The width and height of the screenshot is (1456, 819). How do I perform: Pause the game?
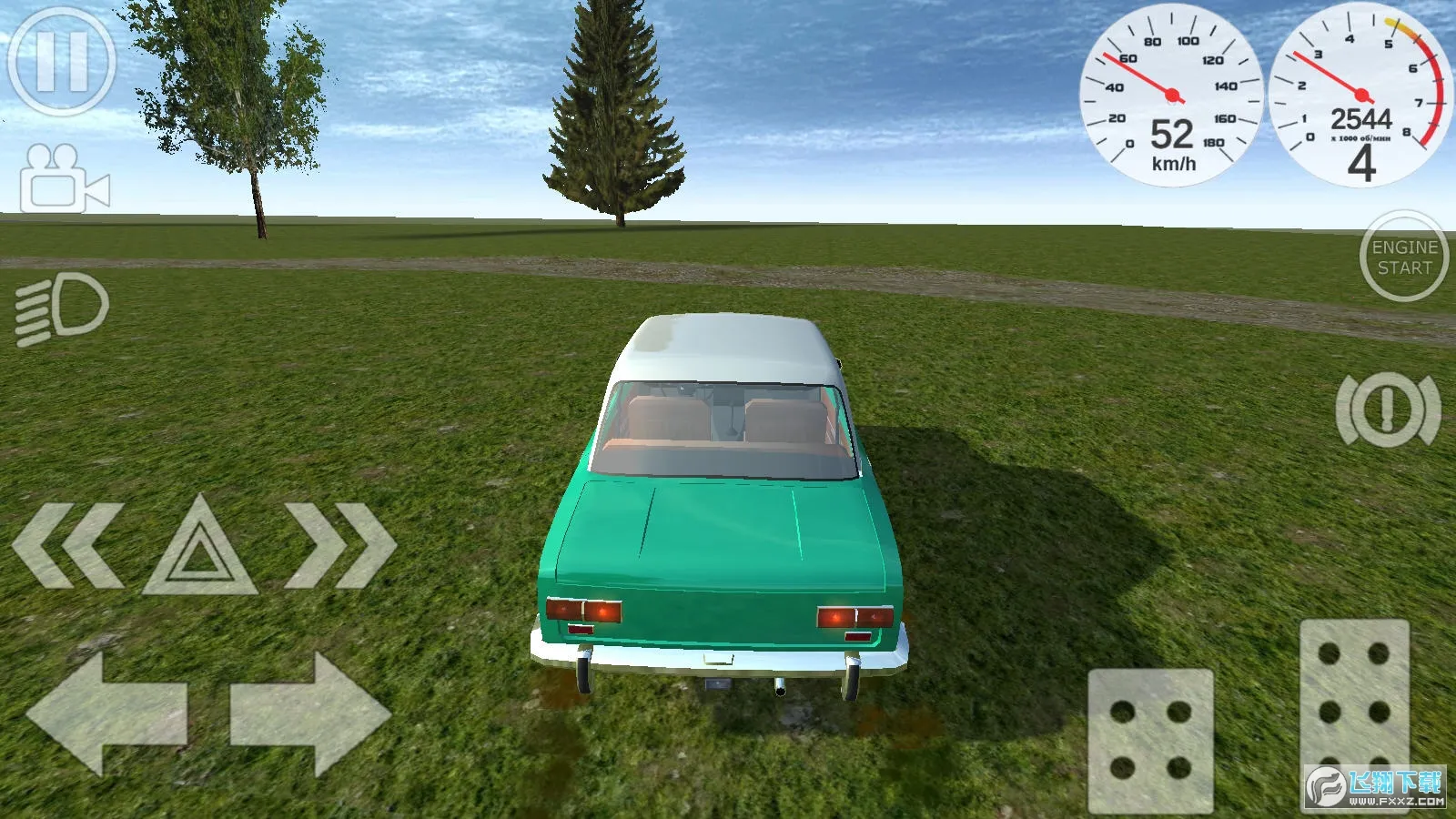coord(62,62)
